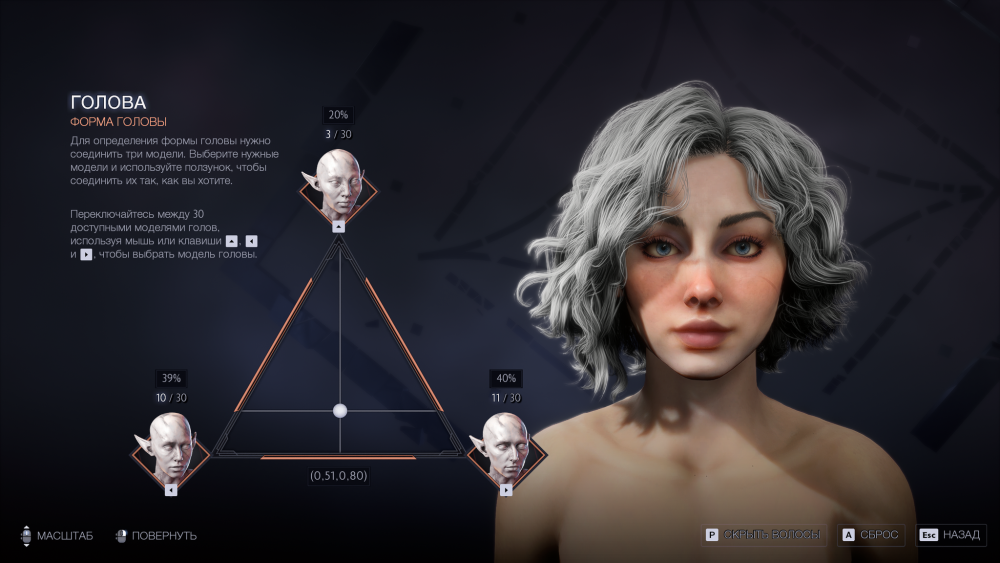Choose the bottom-left head model at 39%
This screenshot has height=563, width=1000.
tap(171, 448)
